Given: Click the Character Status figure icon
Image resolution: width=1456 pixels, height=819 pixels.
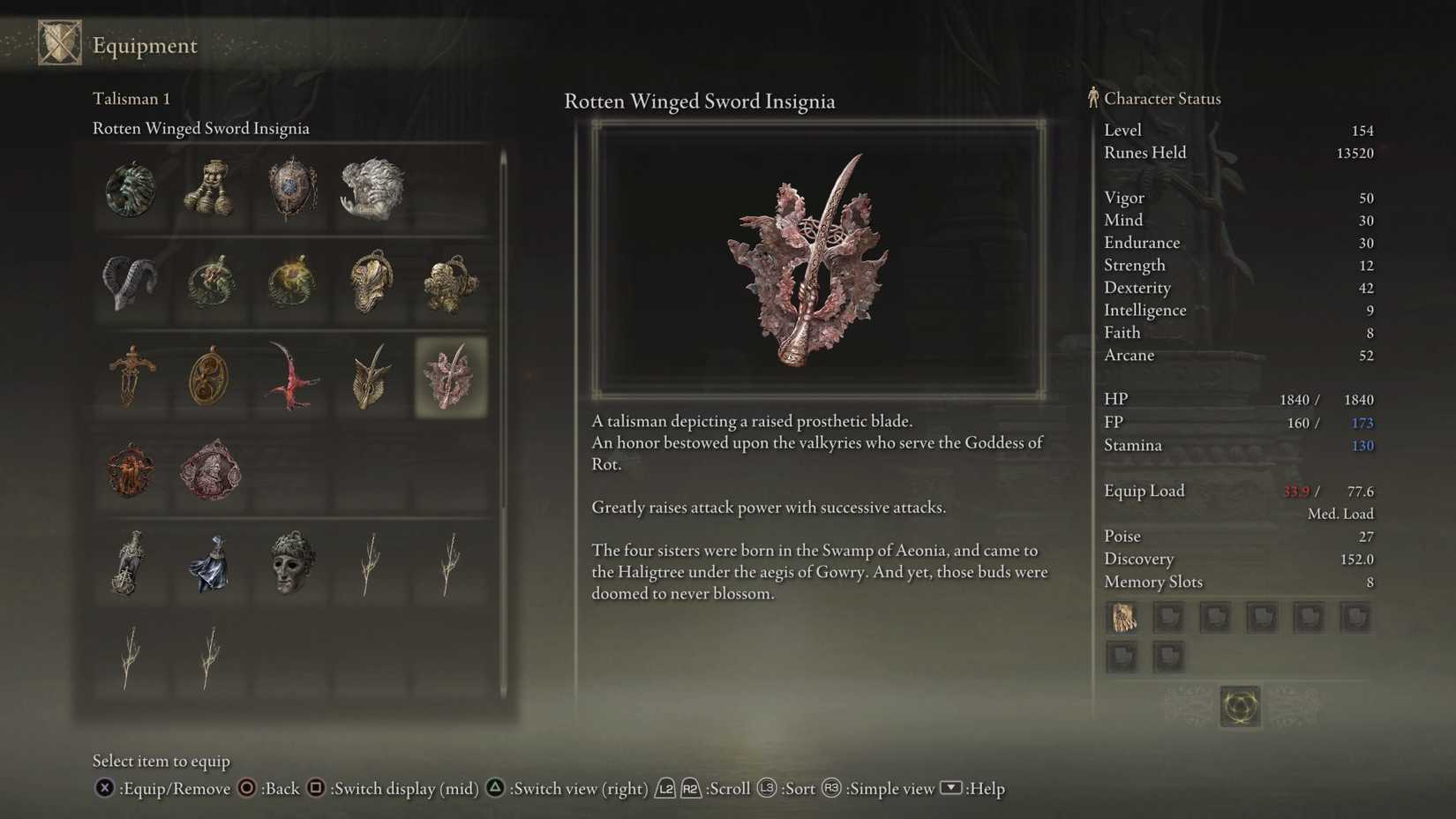Looking at the screenshot, I should (x=1092, y=98).
